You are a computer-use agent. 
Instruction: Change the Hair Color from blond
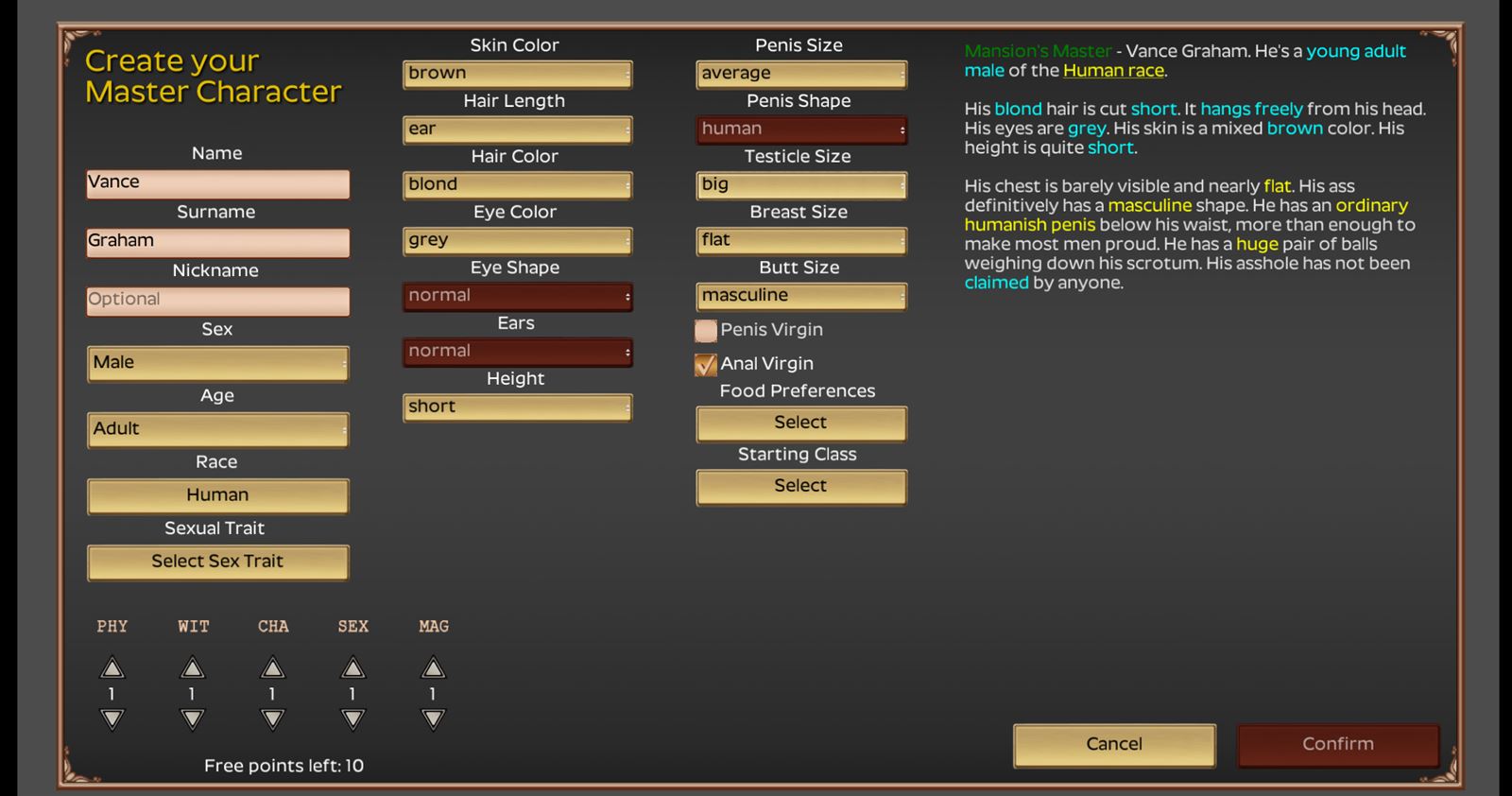click(x=517, y=184)
